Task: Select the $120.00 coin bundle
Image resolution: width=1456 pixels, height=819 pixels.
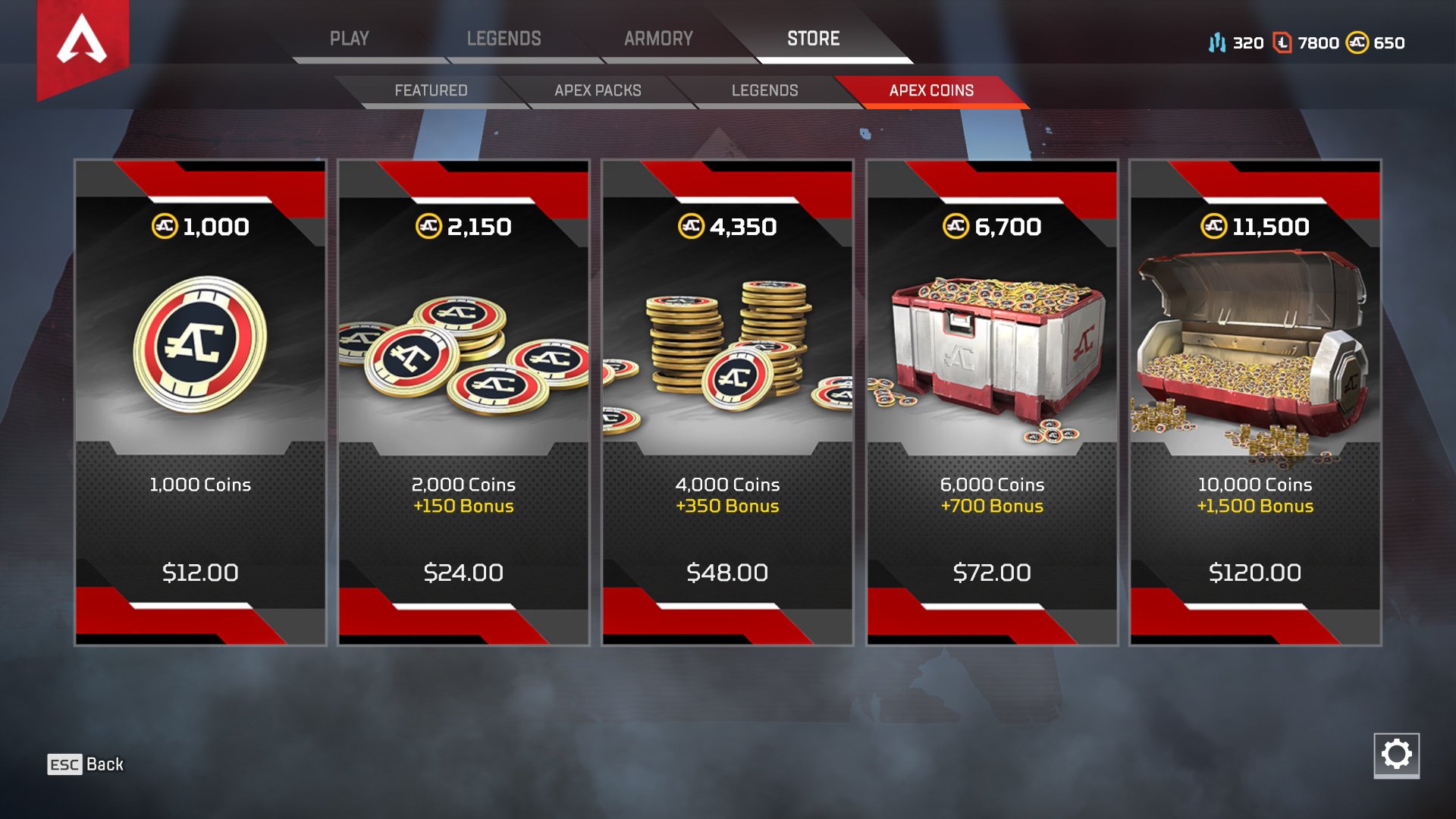Action: [1254, 573]
